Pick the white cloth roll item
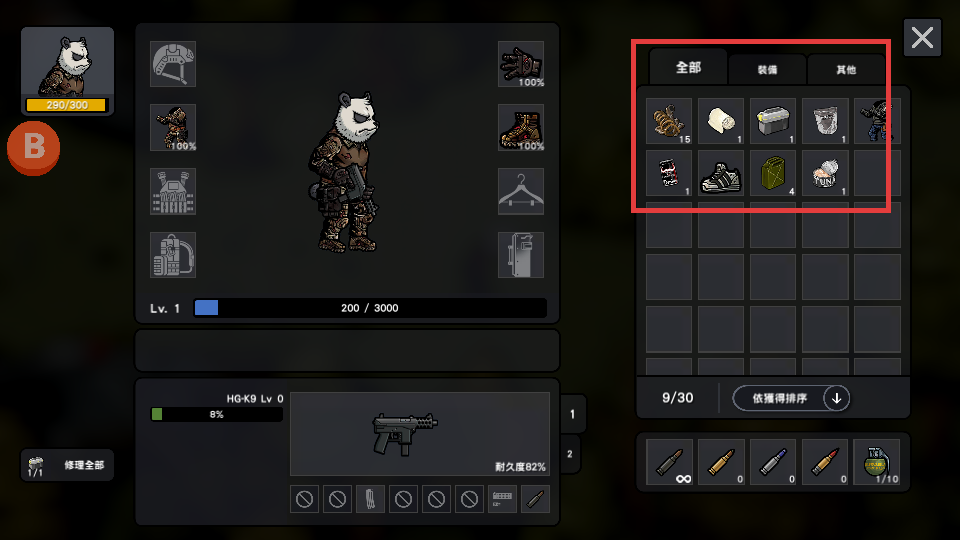The height and width of the screenshot is (540, 960). click(721, 121)
